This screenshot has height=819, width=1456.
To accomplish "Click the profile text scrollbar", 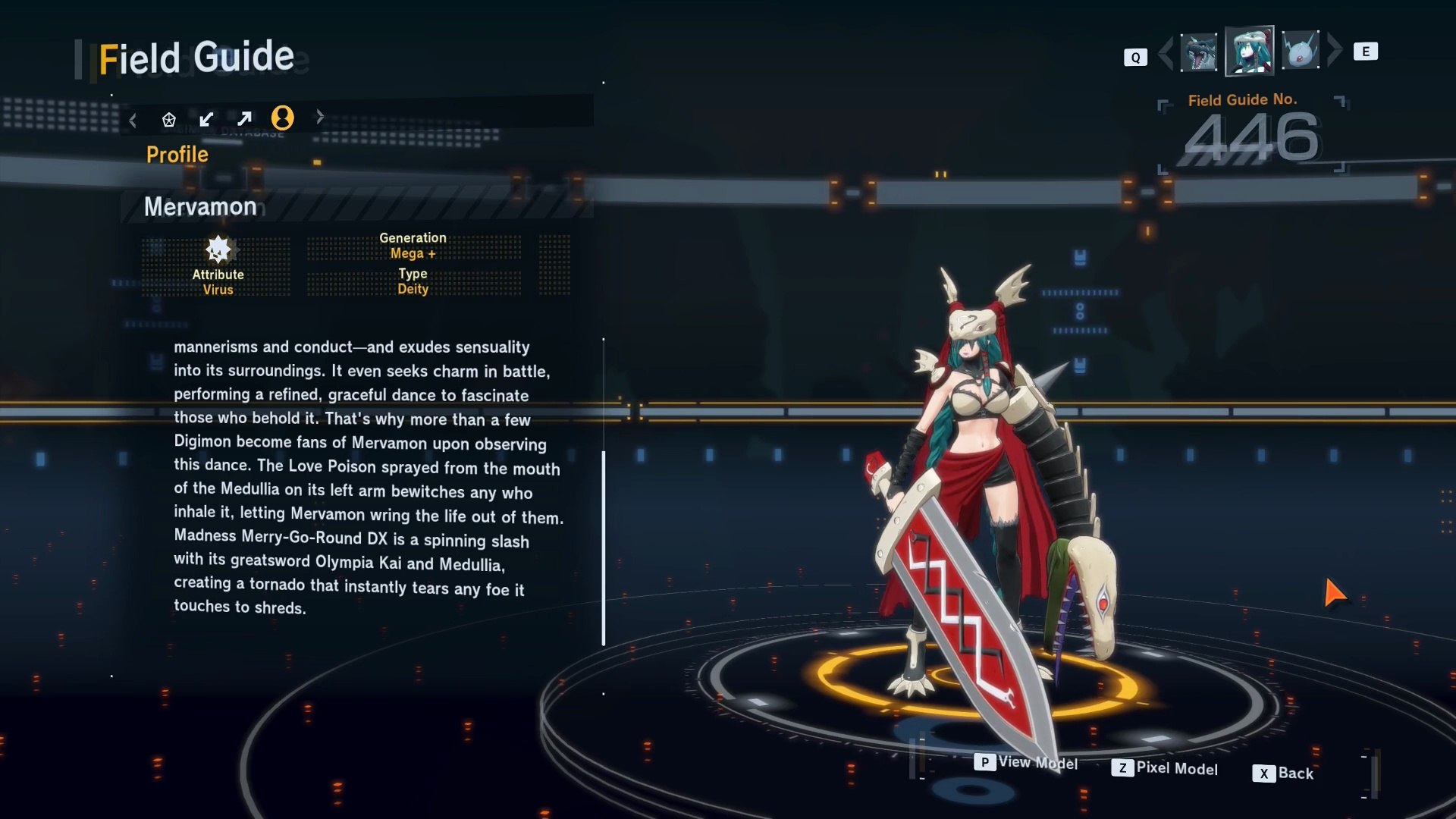I will (604, 548).
